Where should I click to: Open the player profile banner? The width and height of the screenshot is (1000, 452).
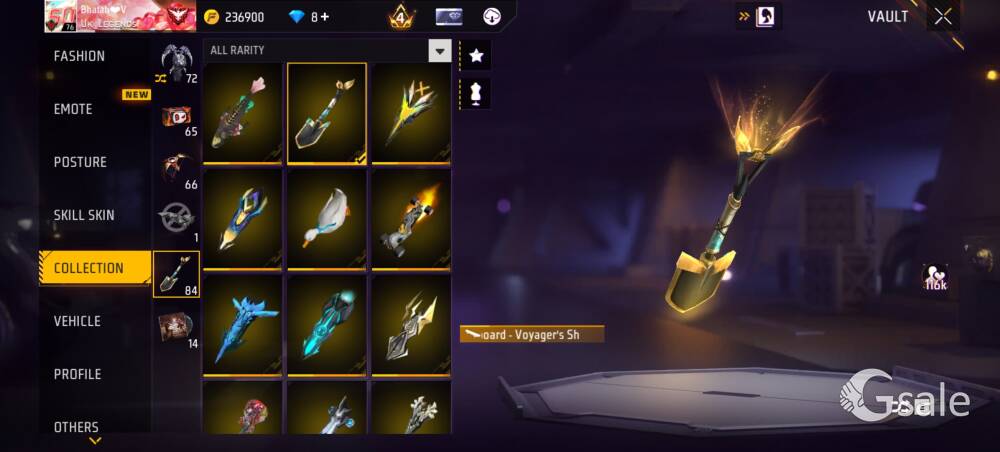(x=112, y=15)
